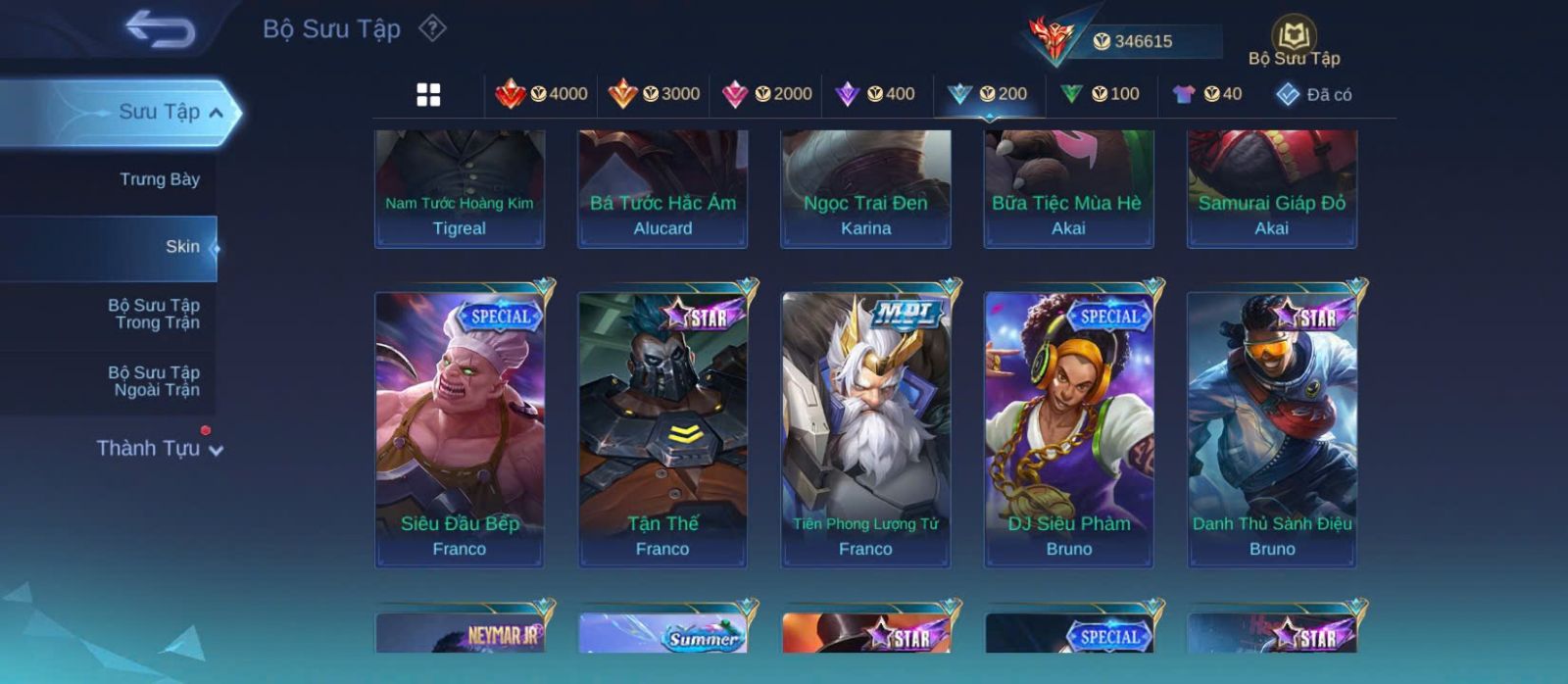Open Bộ Sưu Tập Trong Trận
Screen dimensions: 1568x684
[154, 314]
